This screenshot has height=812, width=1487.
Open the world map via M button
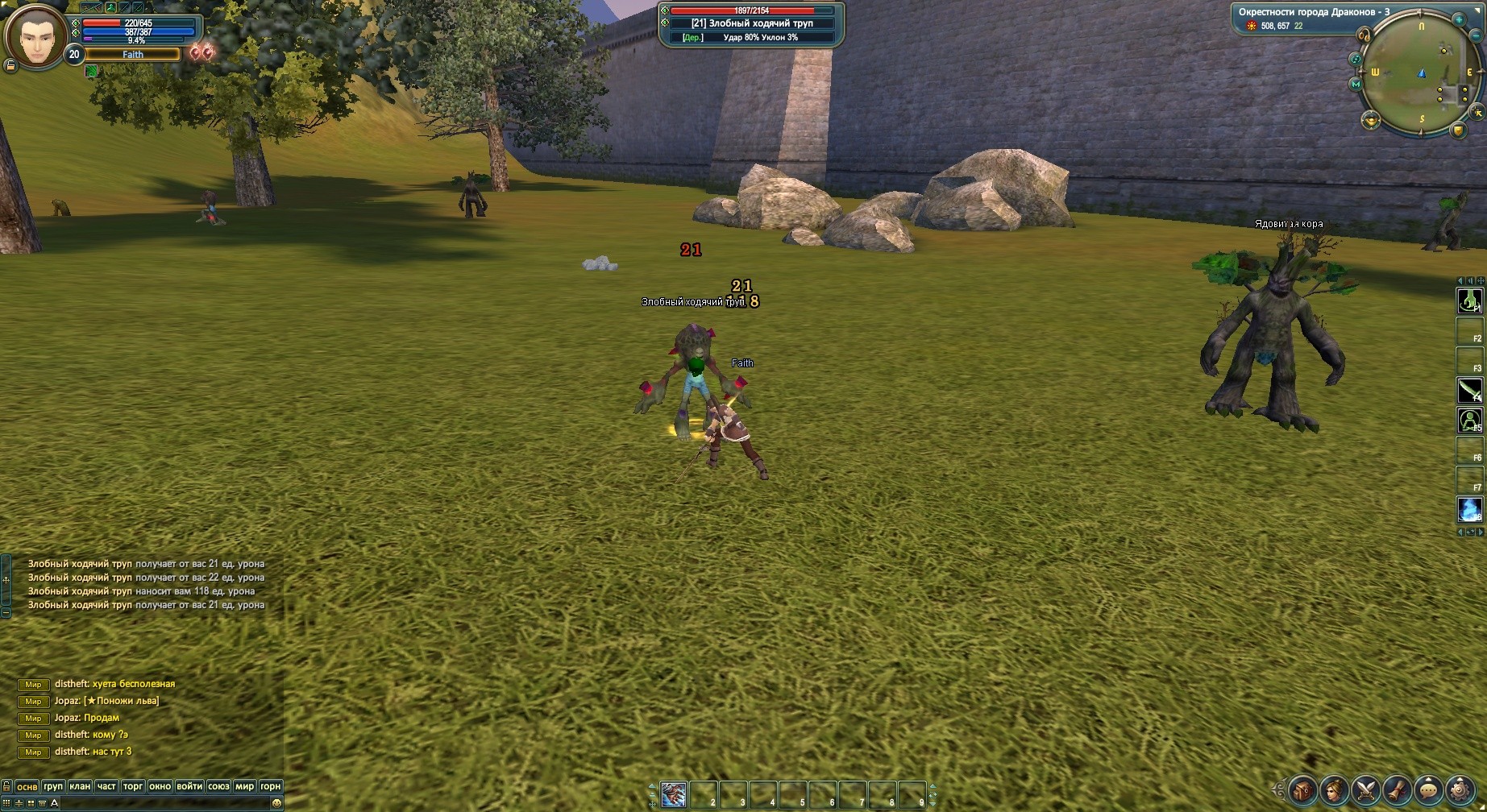click(x=1356, y=84)
